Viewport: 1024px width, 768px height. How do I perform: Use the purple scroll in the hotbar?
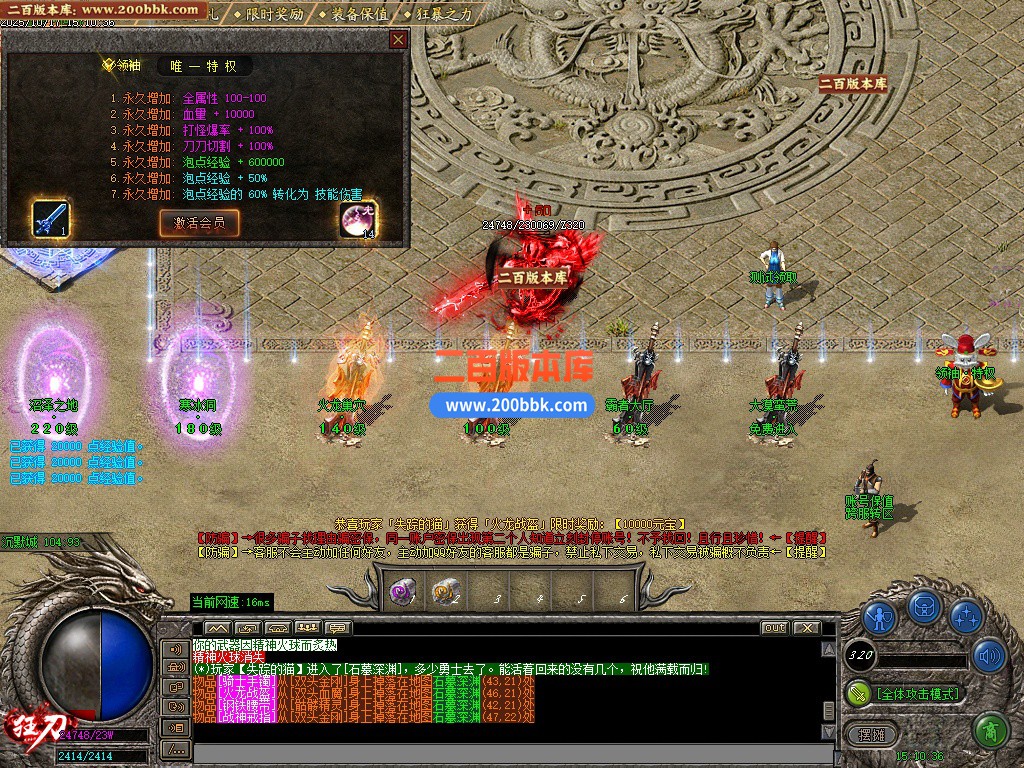pos(403,592)
